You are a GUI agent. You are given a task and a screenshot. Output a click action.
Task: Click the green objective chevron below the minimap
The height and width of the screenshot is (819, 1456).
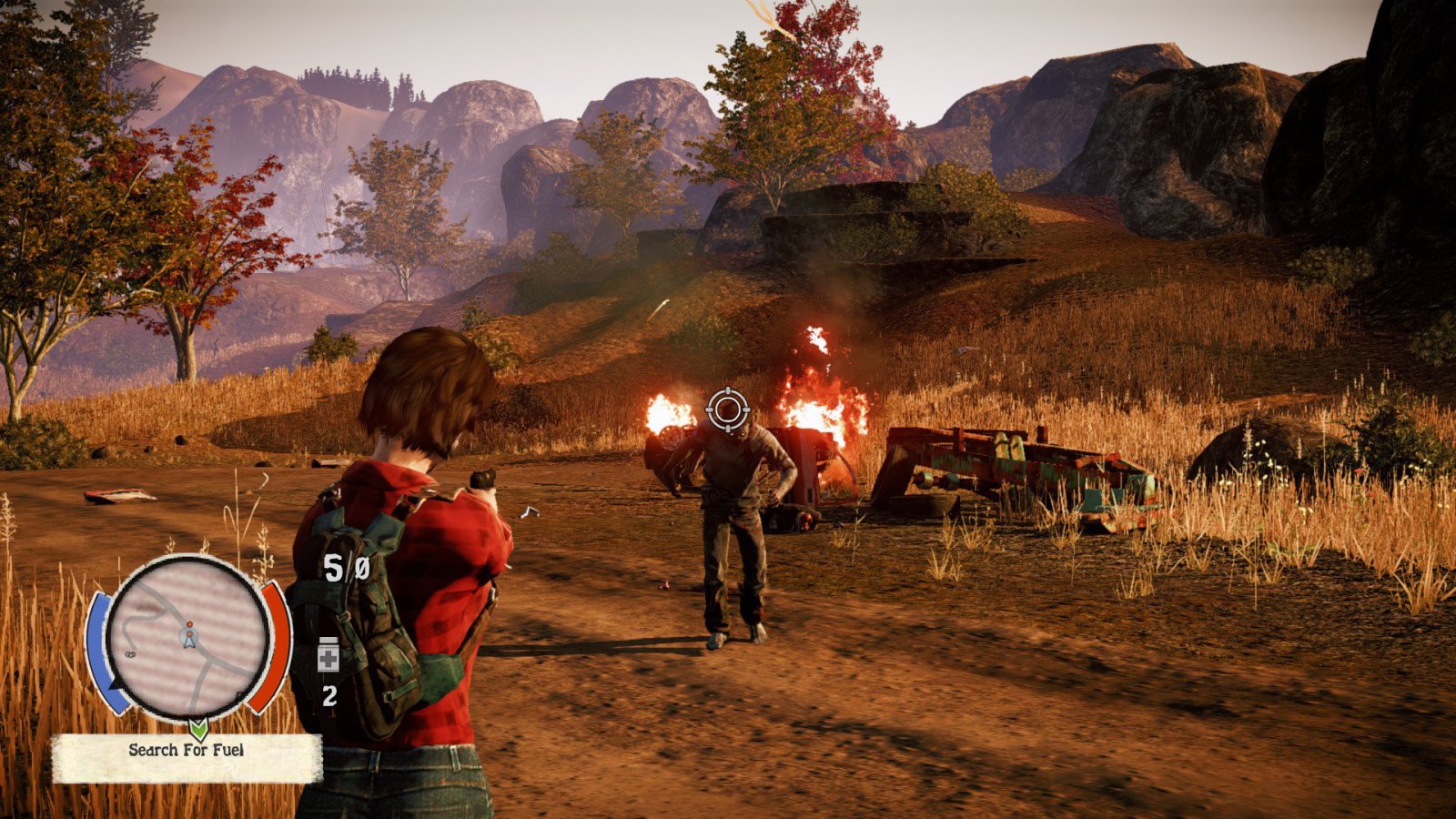coord(198,729)
